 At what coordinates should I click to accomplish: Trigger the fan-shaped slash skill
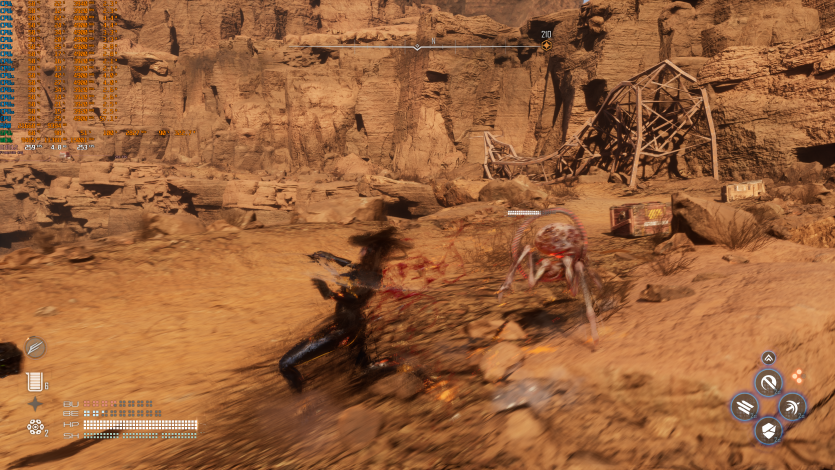coord(791,406)
